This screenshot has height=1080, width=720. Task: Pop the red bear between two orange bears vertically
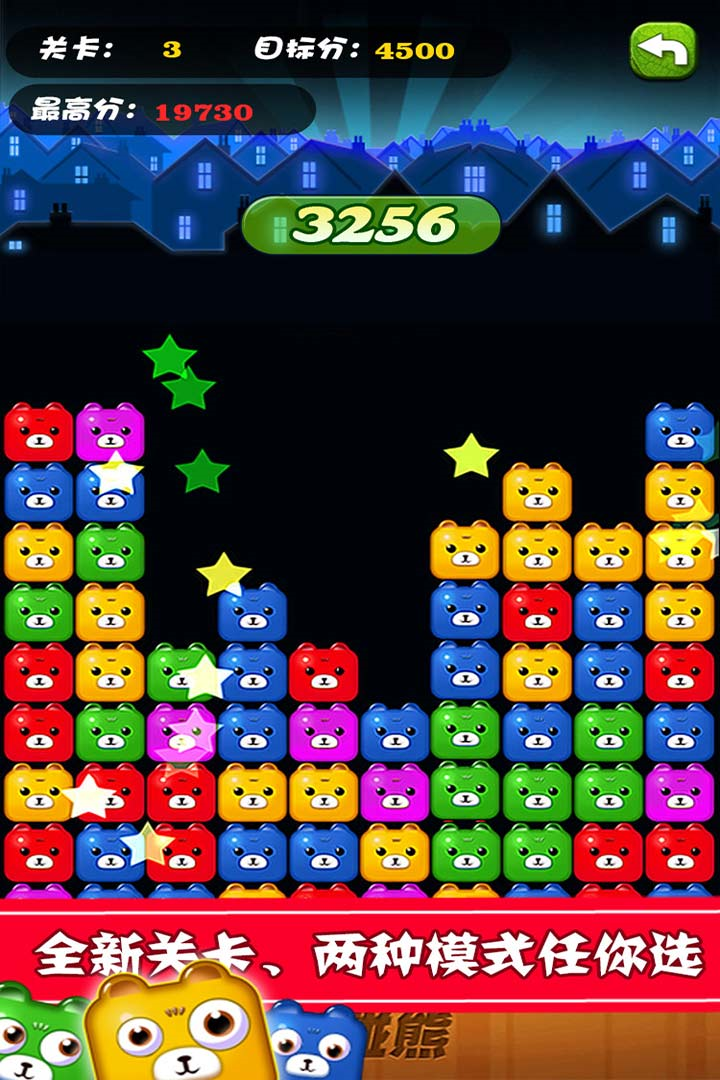[x=537, y=612]
